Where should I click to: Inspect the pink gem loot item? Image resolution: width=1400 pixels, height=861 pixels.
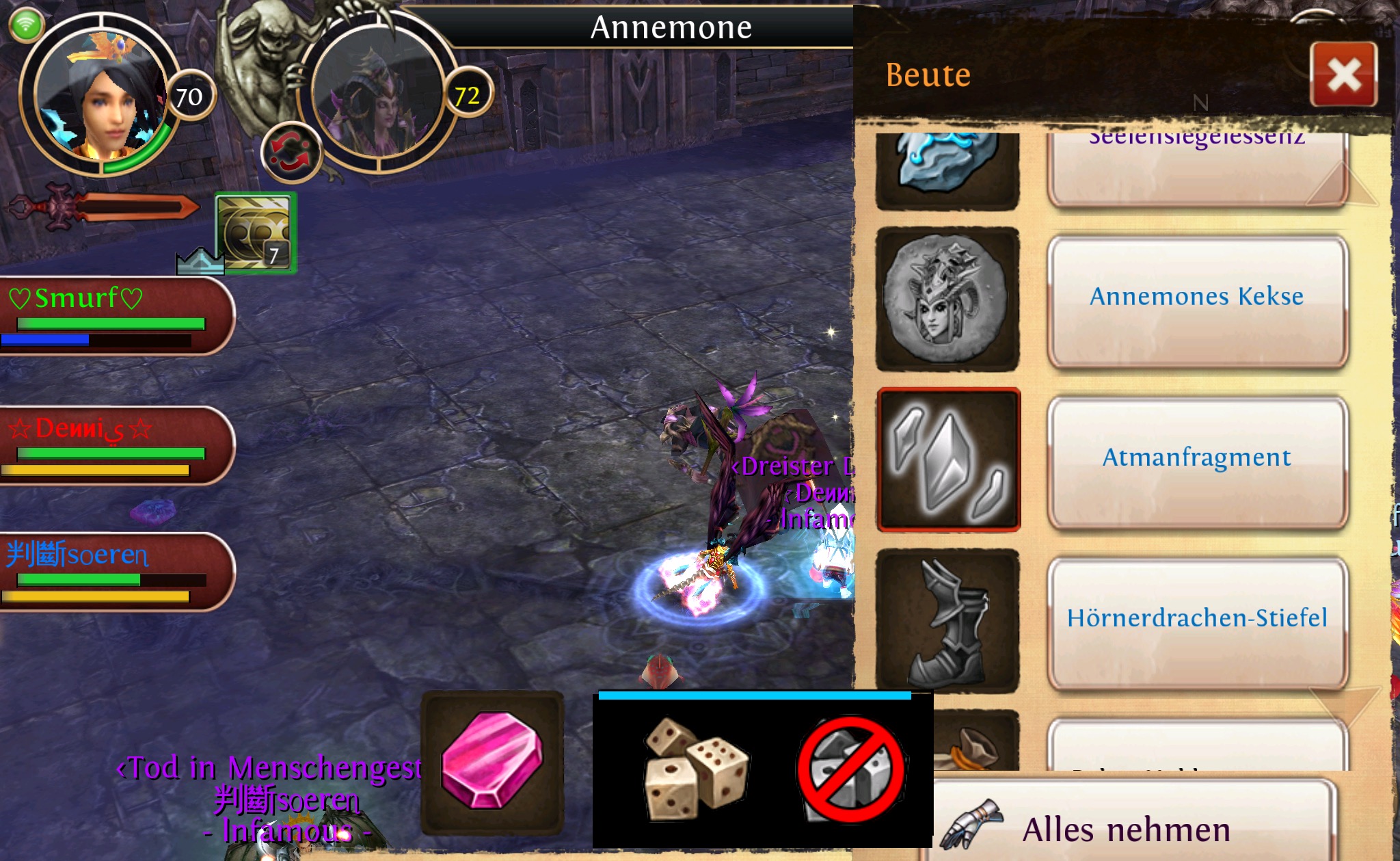coord(492,761)
